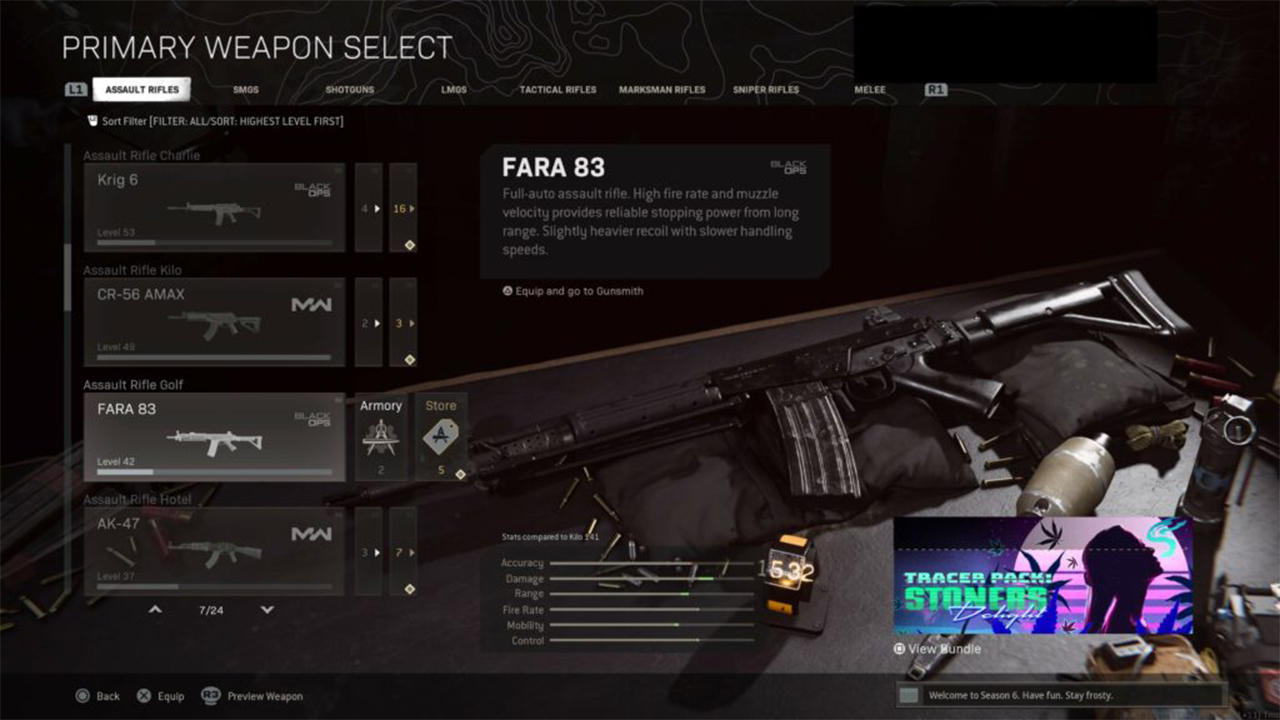The height and width of the screenshot is (720, 1280).
Task: Click the up arrow below the weapon list
Action: [155, 609]
